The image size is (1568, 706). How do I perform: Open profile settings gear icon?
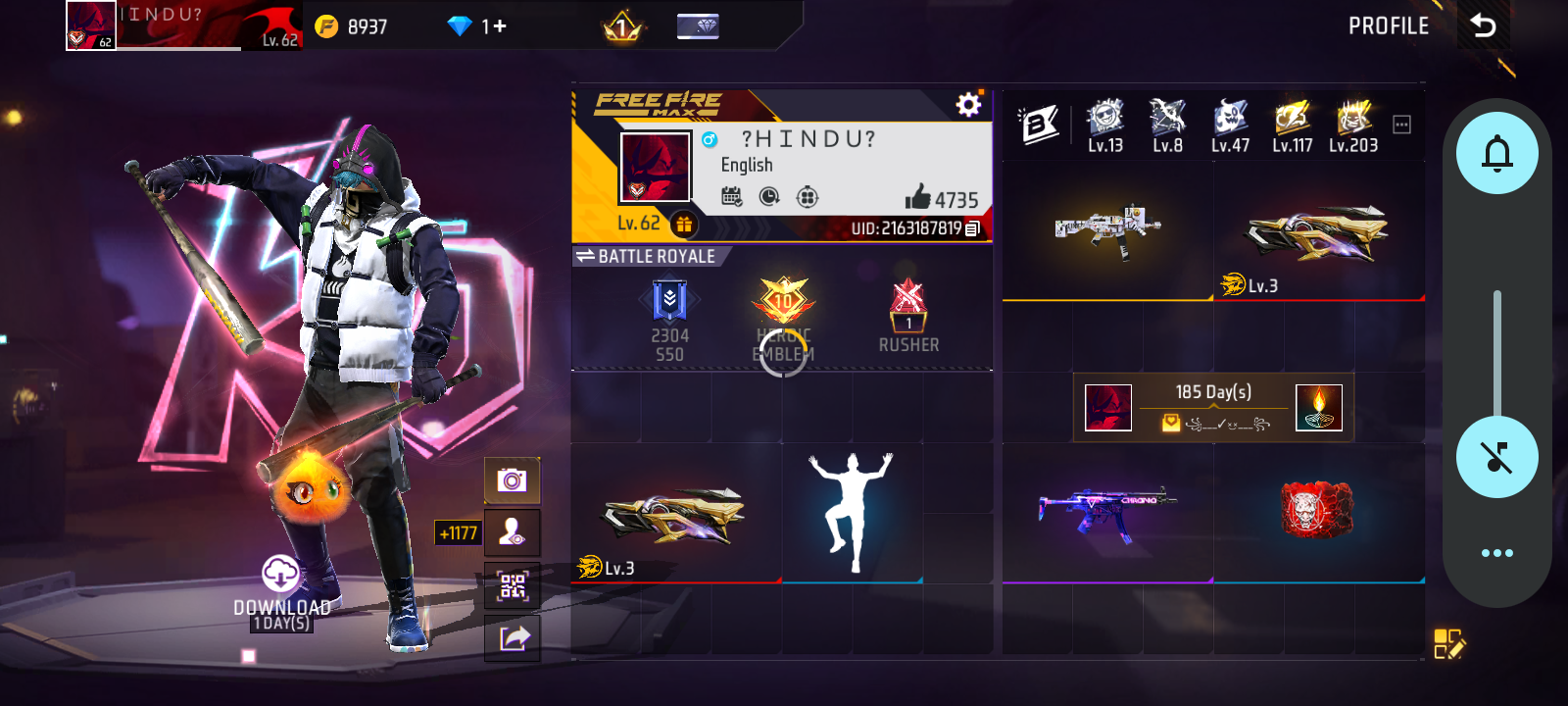point(968,105)
